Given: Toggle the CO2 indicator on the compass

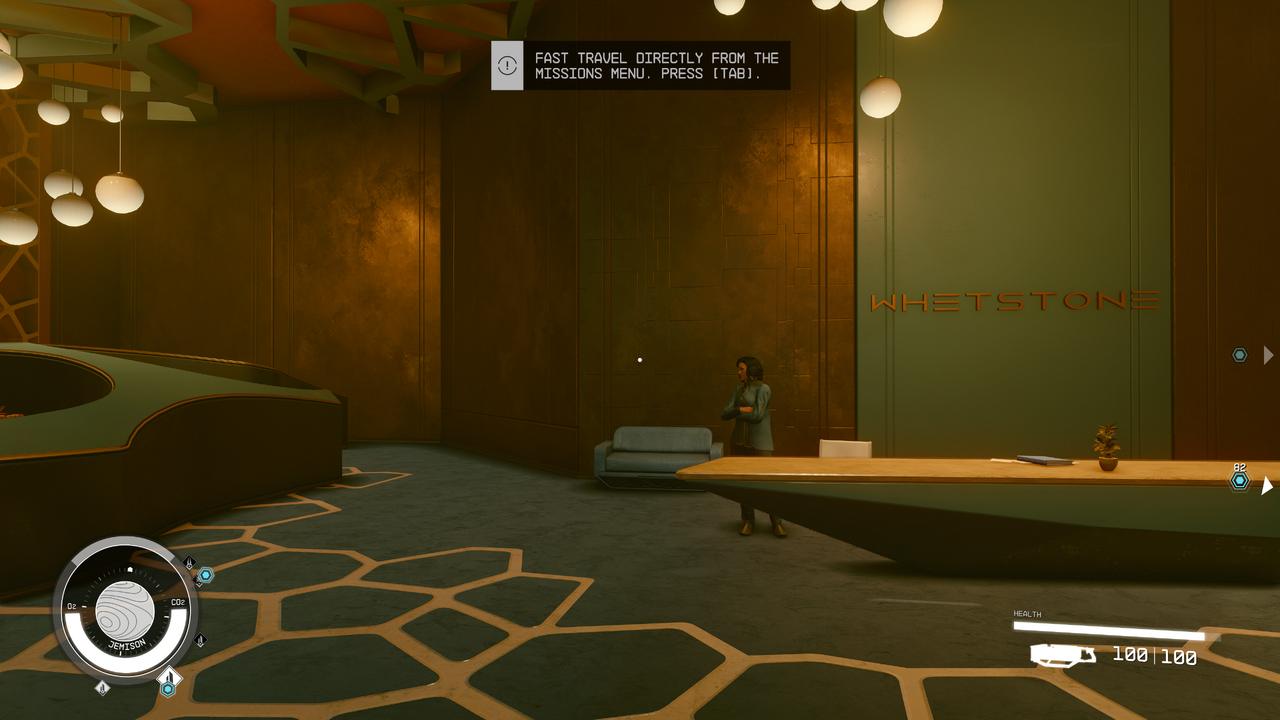Looking at the screenshot, I should (177, 602).
